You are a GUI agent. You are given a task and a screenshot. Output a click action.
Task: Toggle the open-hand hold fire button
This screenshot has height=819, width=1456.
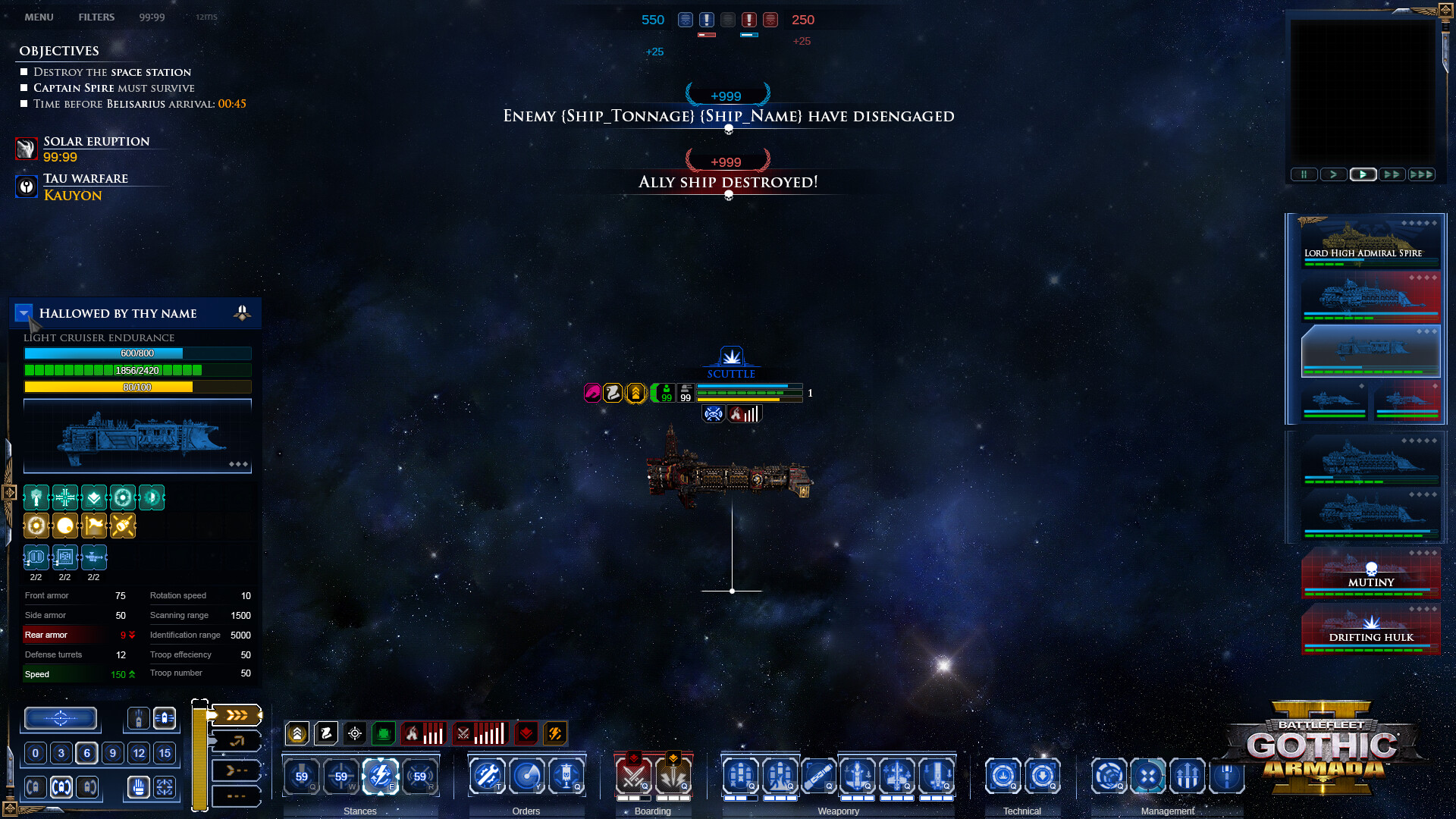click(139, 787)
